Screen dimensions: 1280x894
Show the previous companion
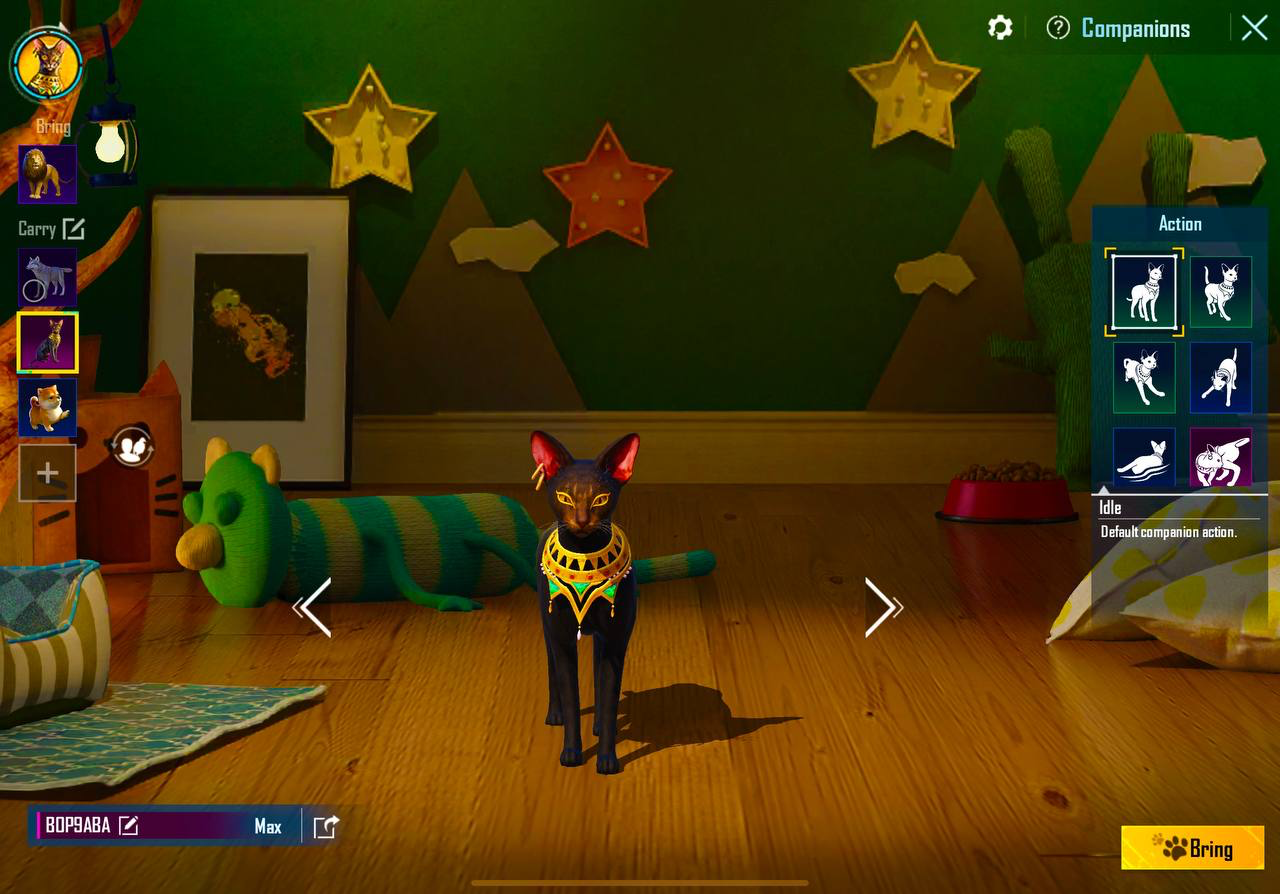(x=314, y=607)
